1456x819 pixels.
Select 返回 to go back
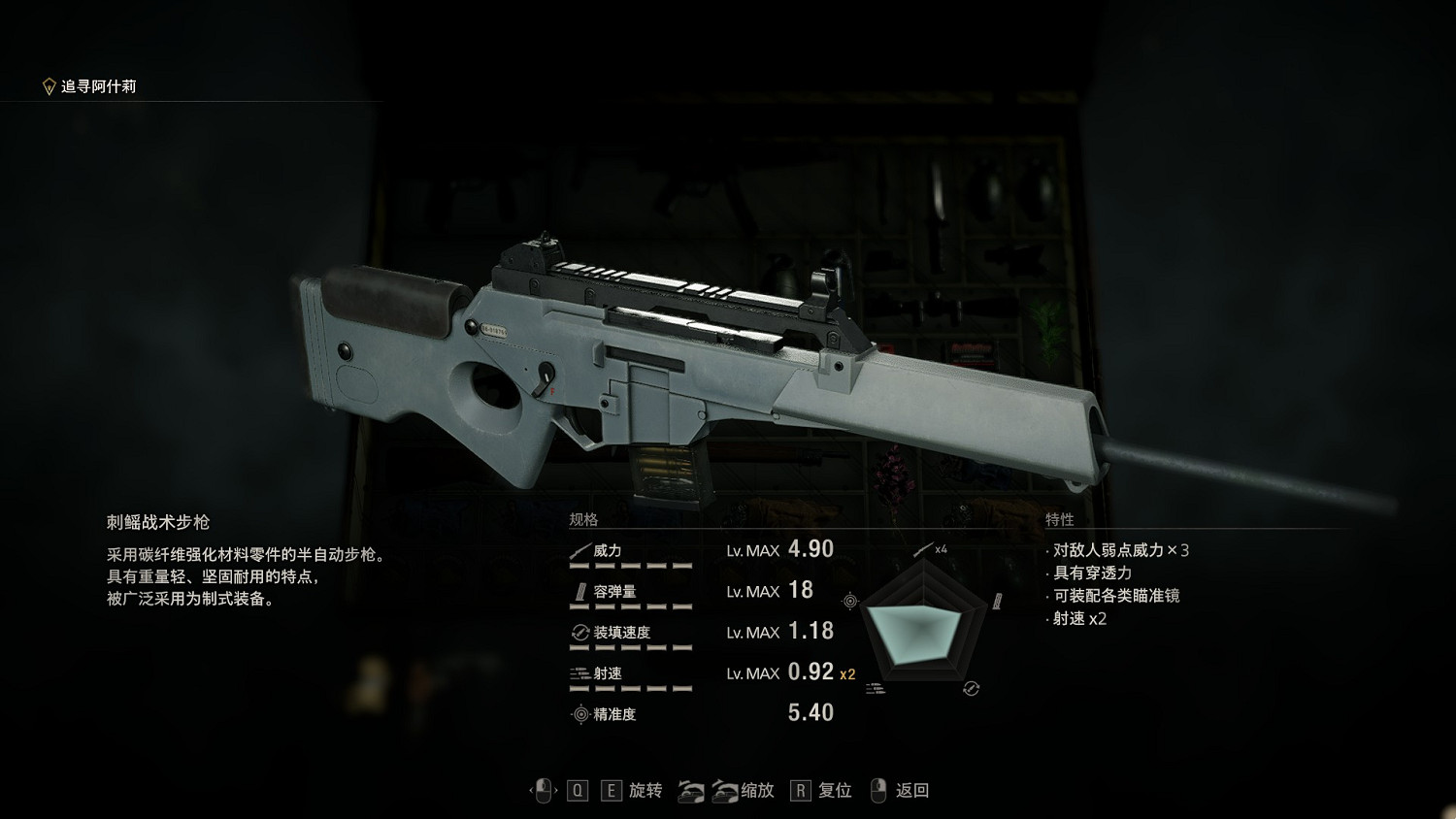click(910, 791)
